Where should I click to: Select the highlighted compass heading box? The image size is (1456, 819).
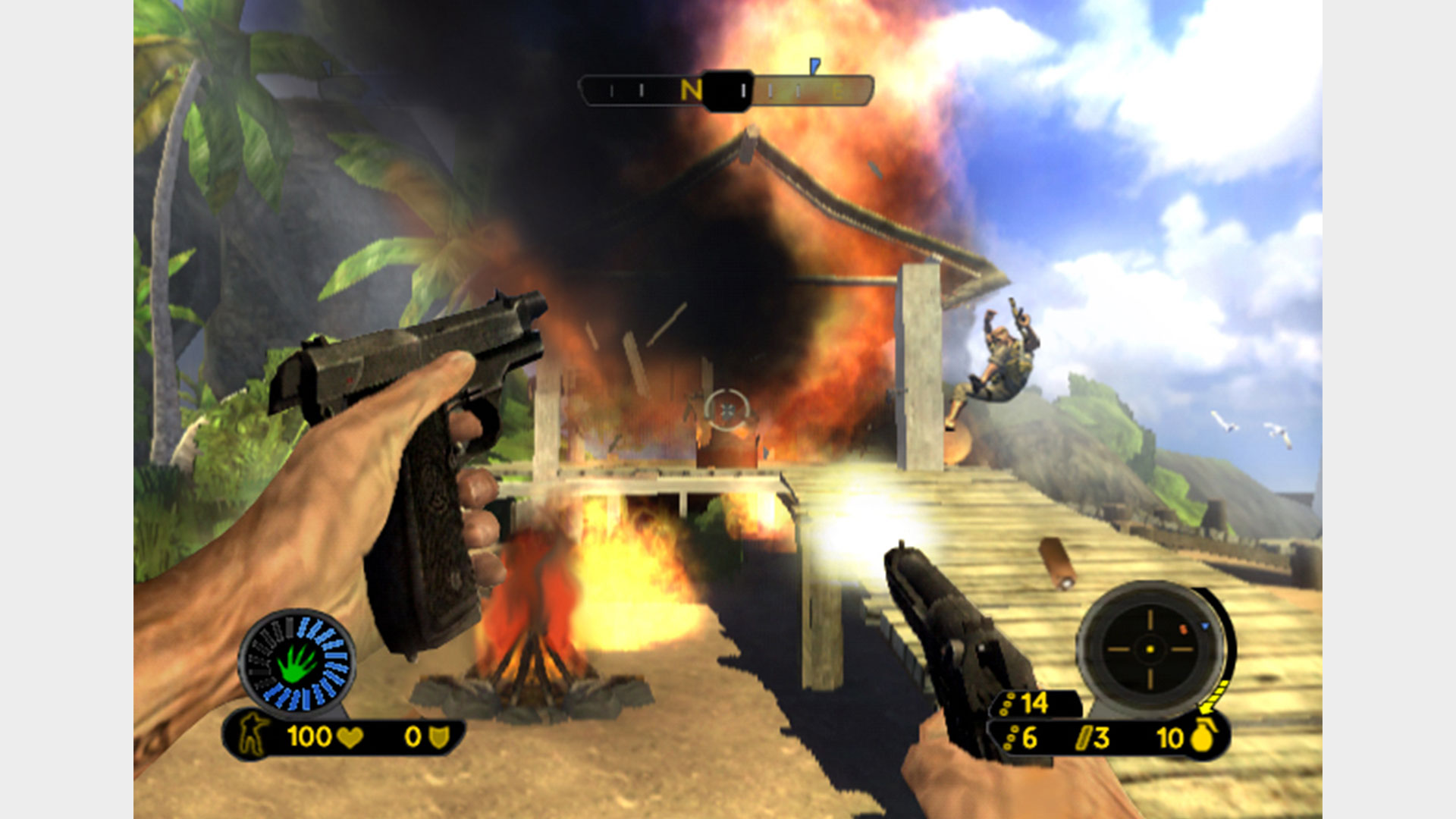[726, 91]
